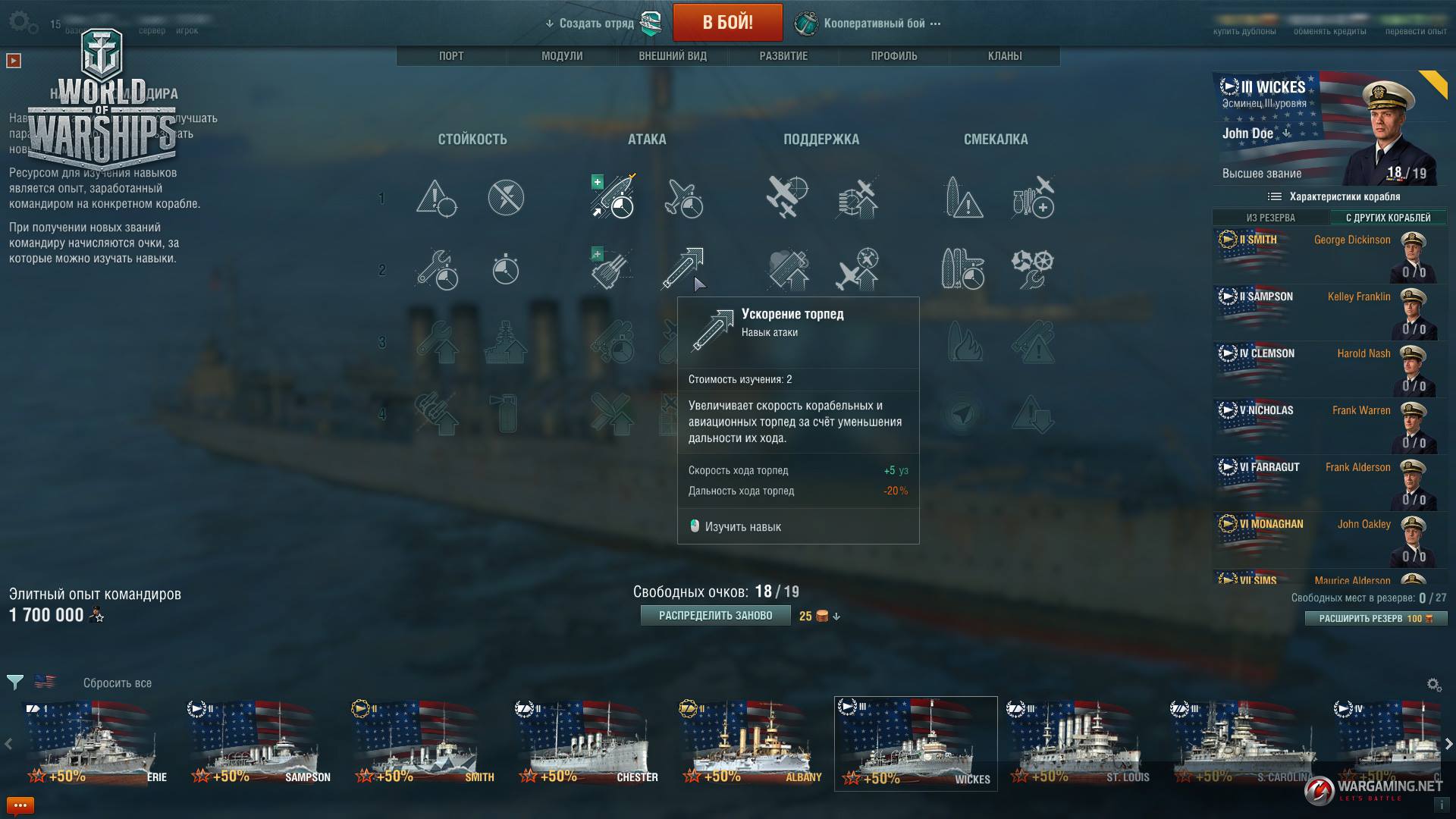This screenshot has width=1456, height=819.
Task: Click Создать отряд to create a division
Action: click(597, 24)
